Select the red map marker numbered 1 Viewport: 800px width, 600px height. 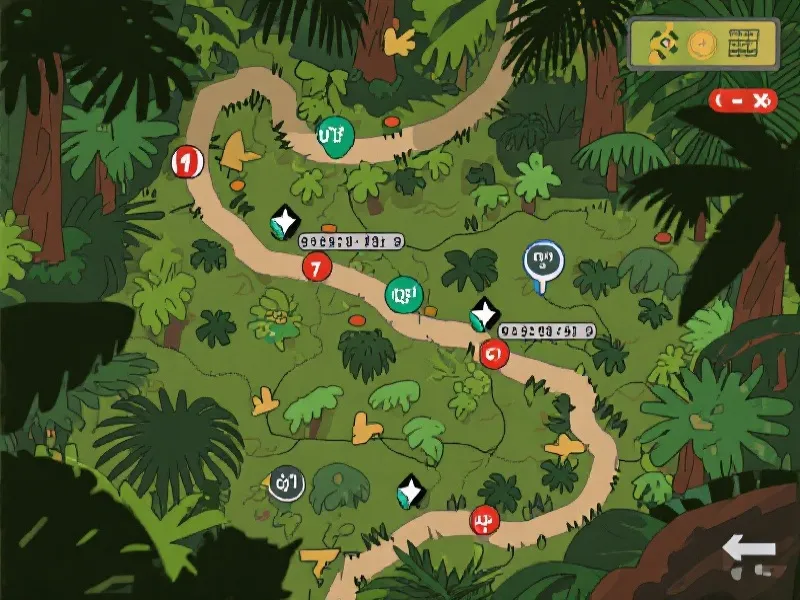coord(186,160)
